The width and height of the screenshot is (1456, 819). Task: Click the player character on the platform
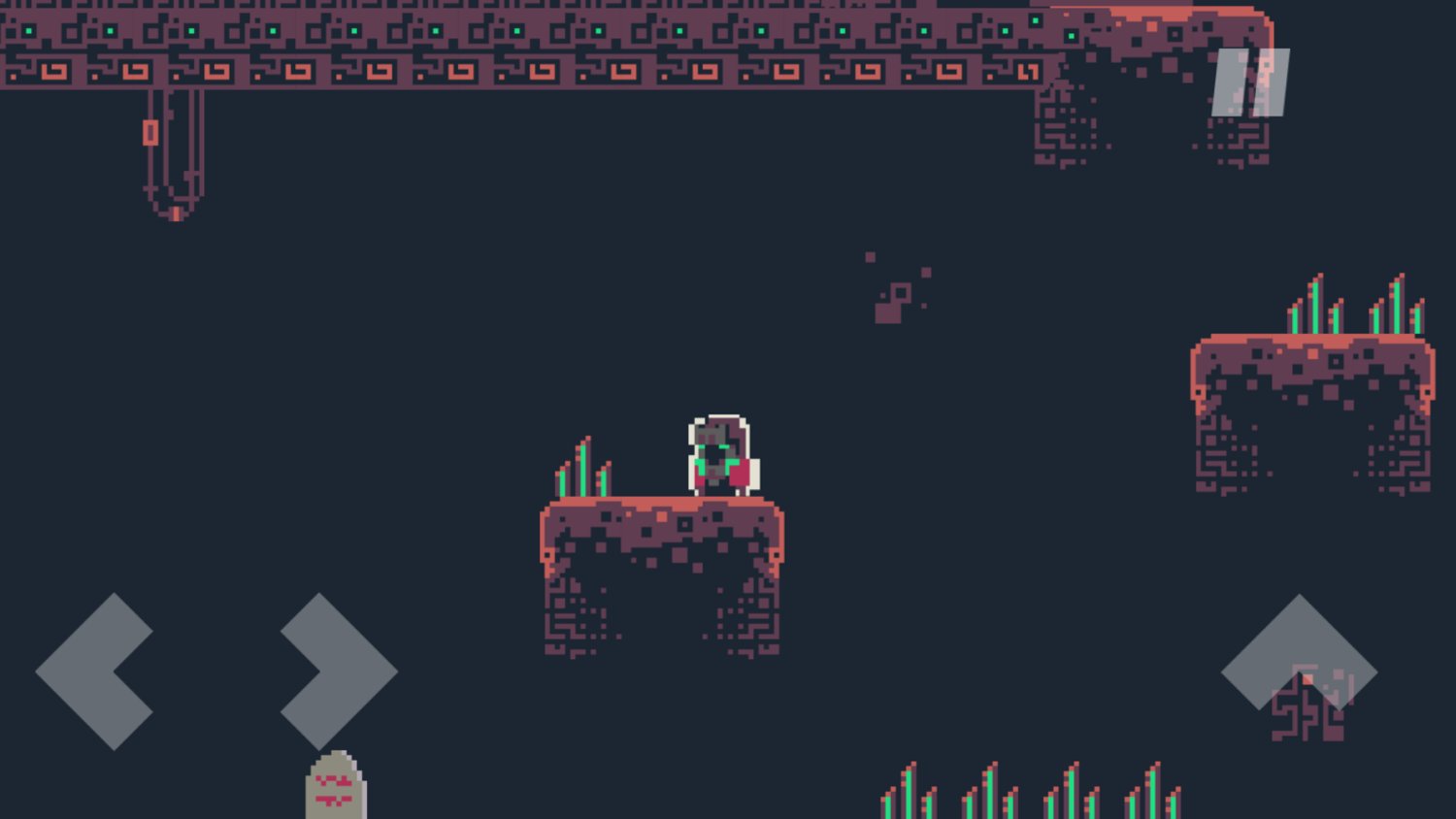(x=718, y=454)
